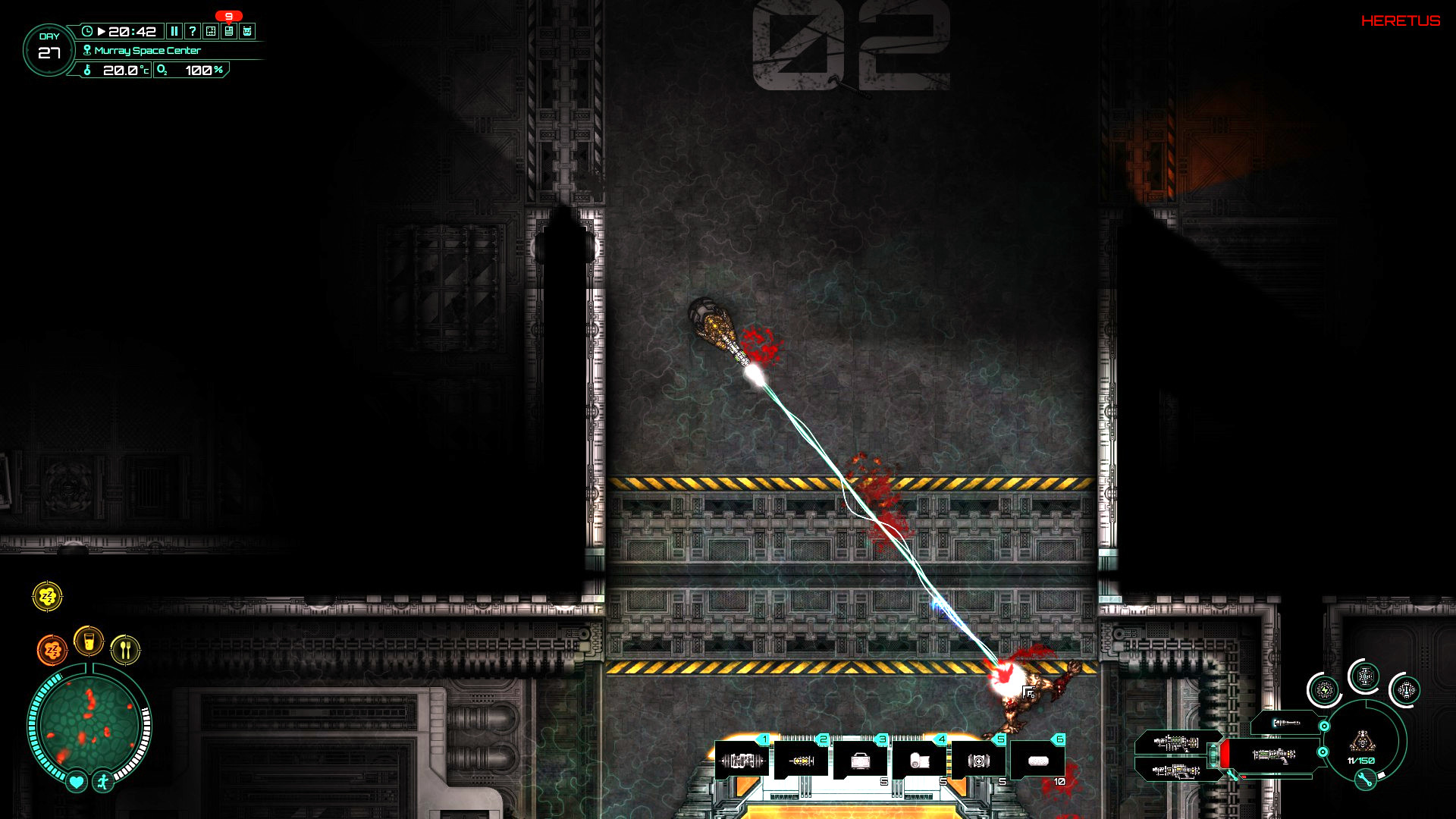Open the help panel via the question mark icon
This screenshot has width=1456, height=819.
193,31
